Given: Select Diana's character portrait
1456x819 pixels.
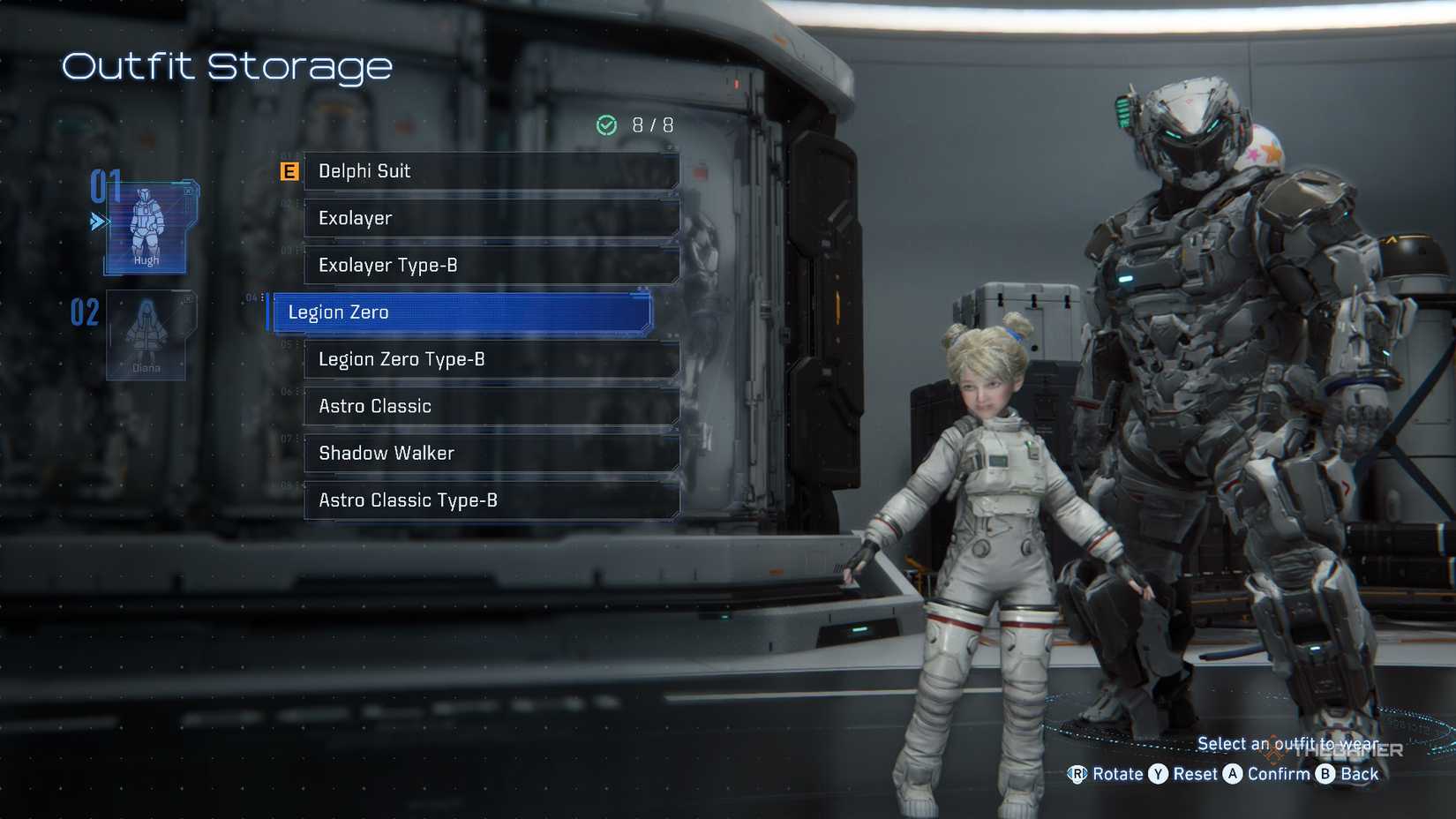Looking at the screenshot, I should tap(147, 336).
